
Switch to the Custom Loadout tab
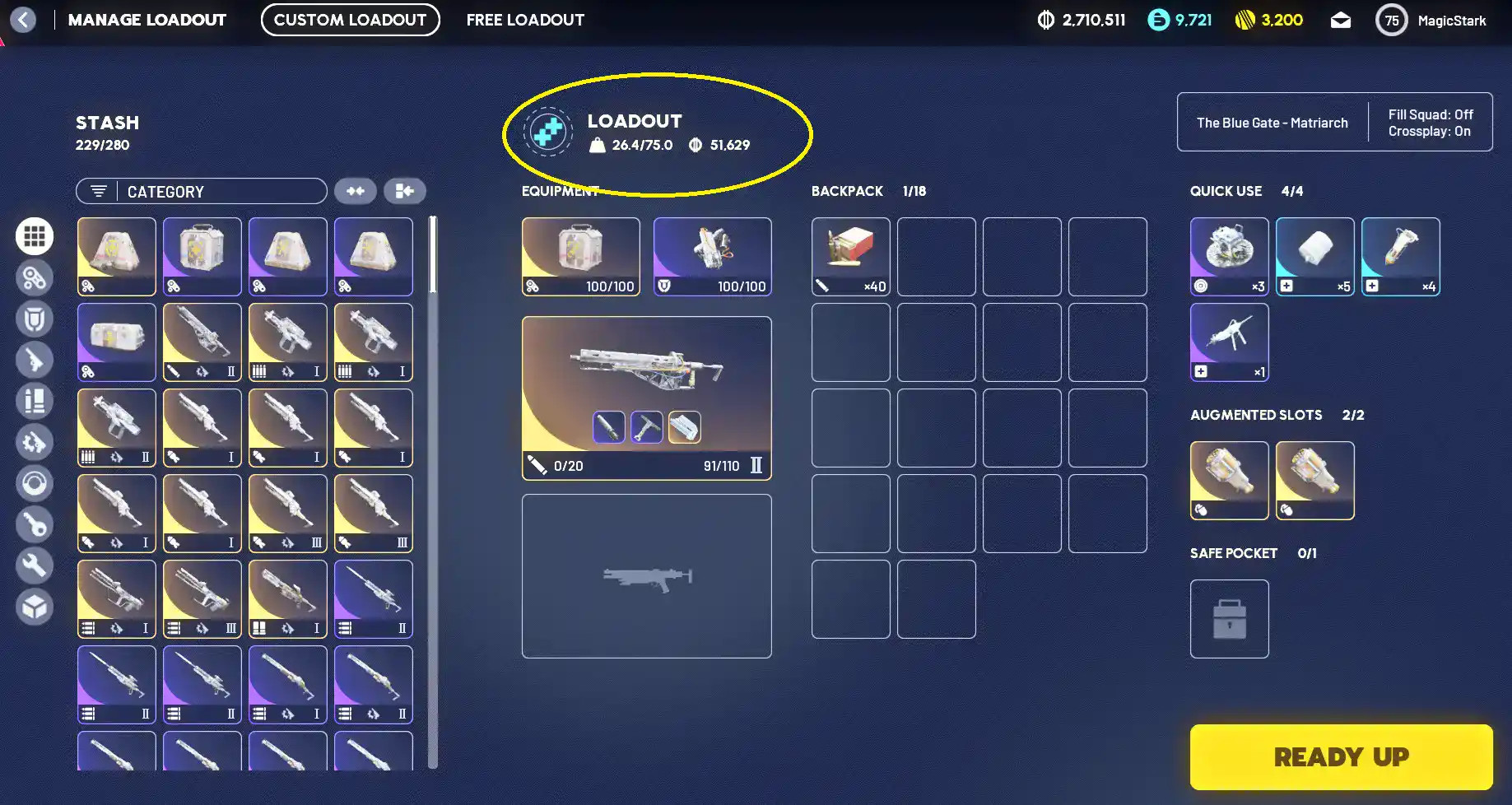(350, 20)
